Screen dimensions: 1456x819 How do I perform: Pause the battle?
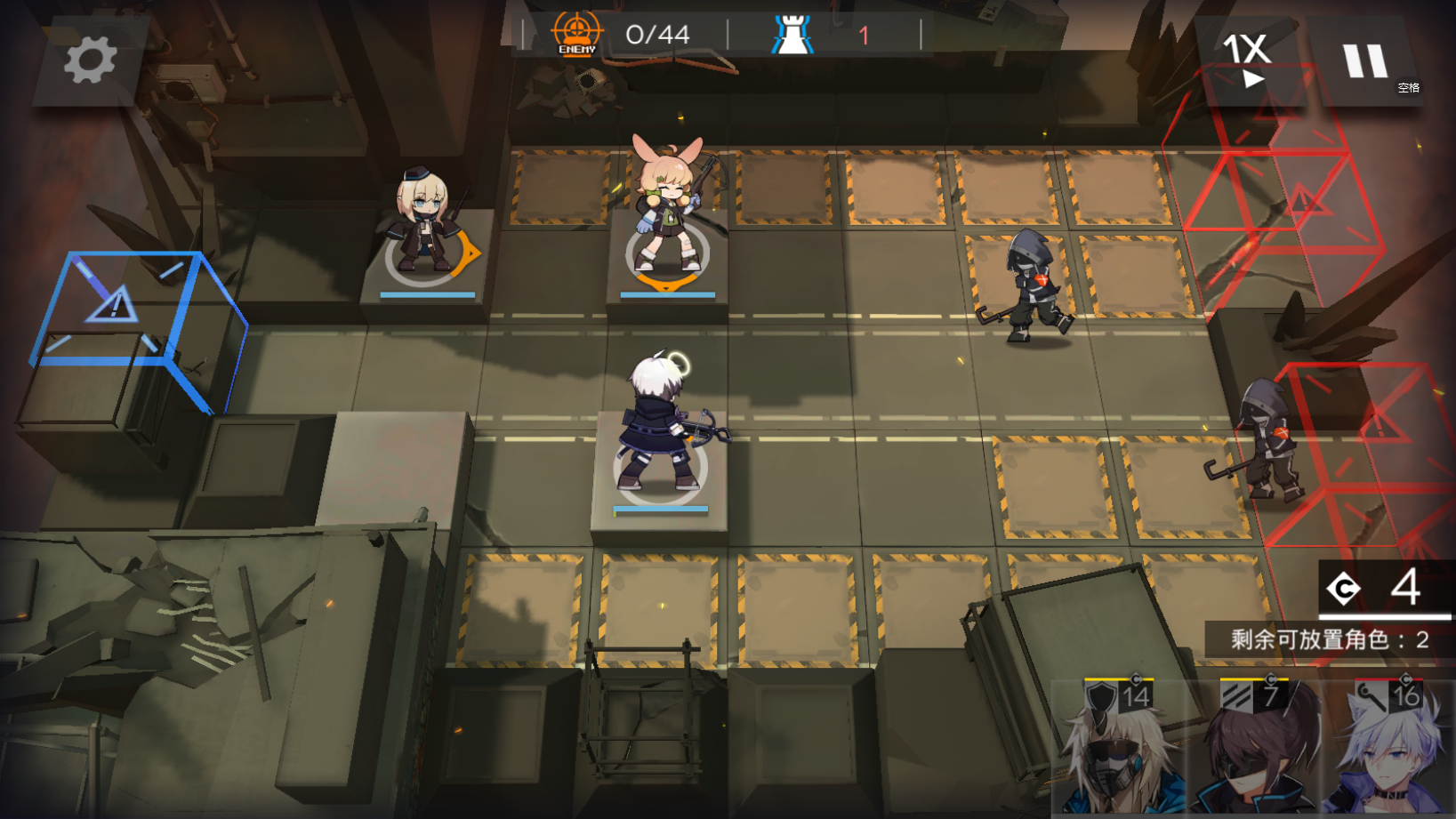[x=1365, y=62]
